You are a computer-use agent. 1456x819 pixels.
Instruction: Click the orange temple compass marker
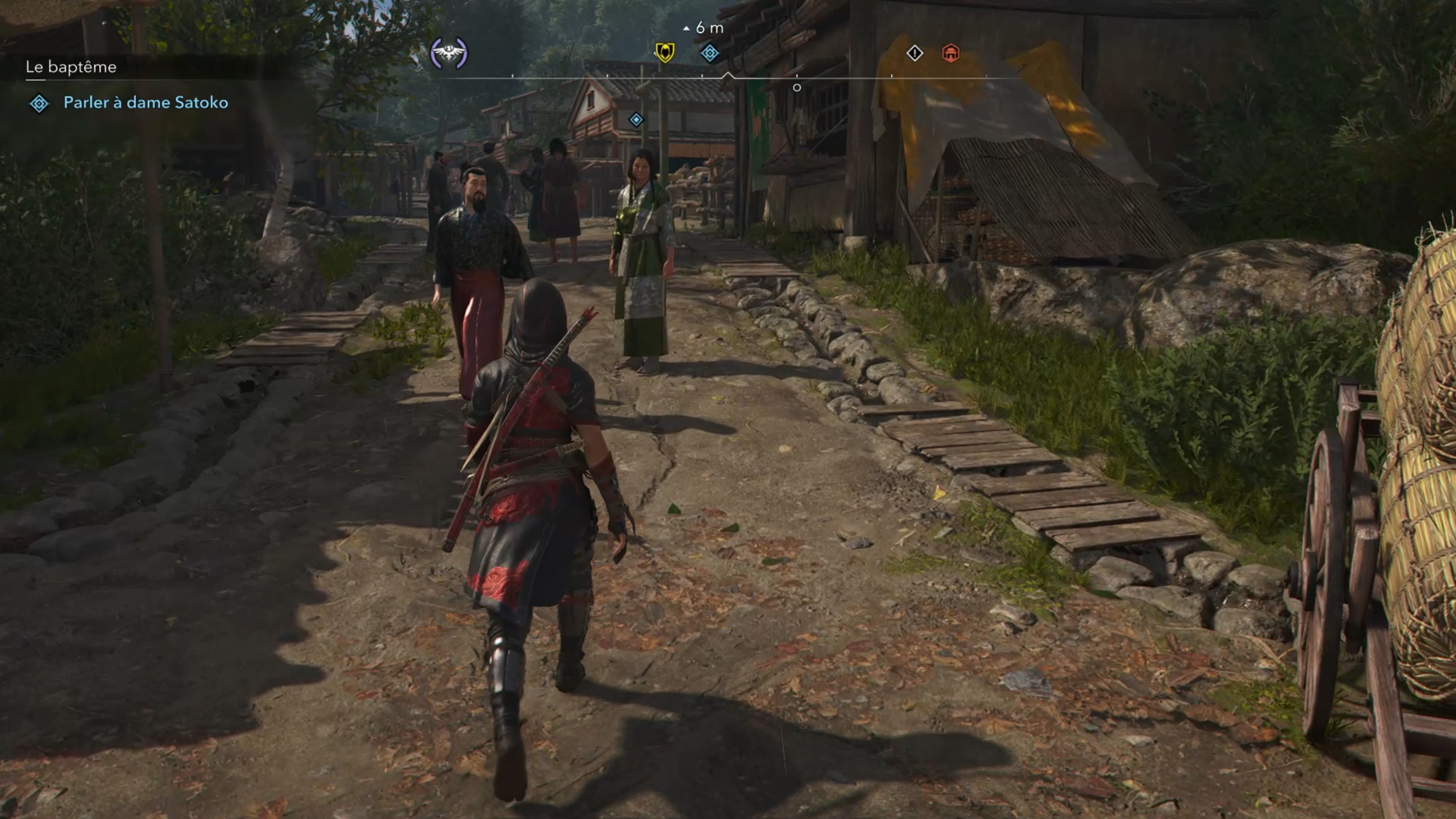951,53
